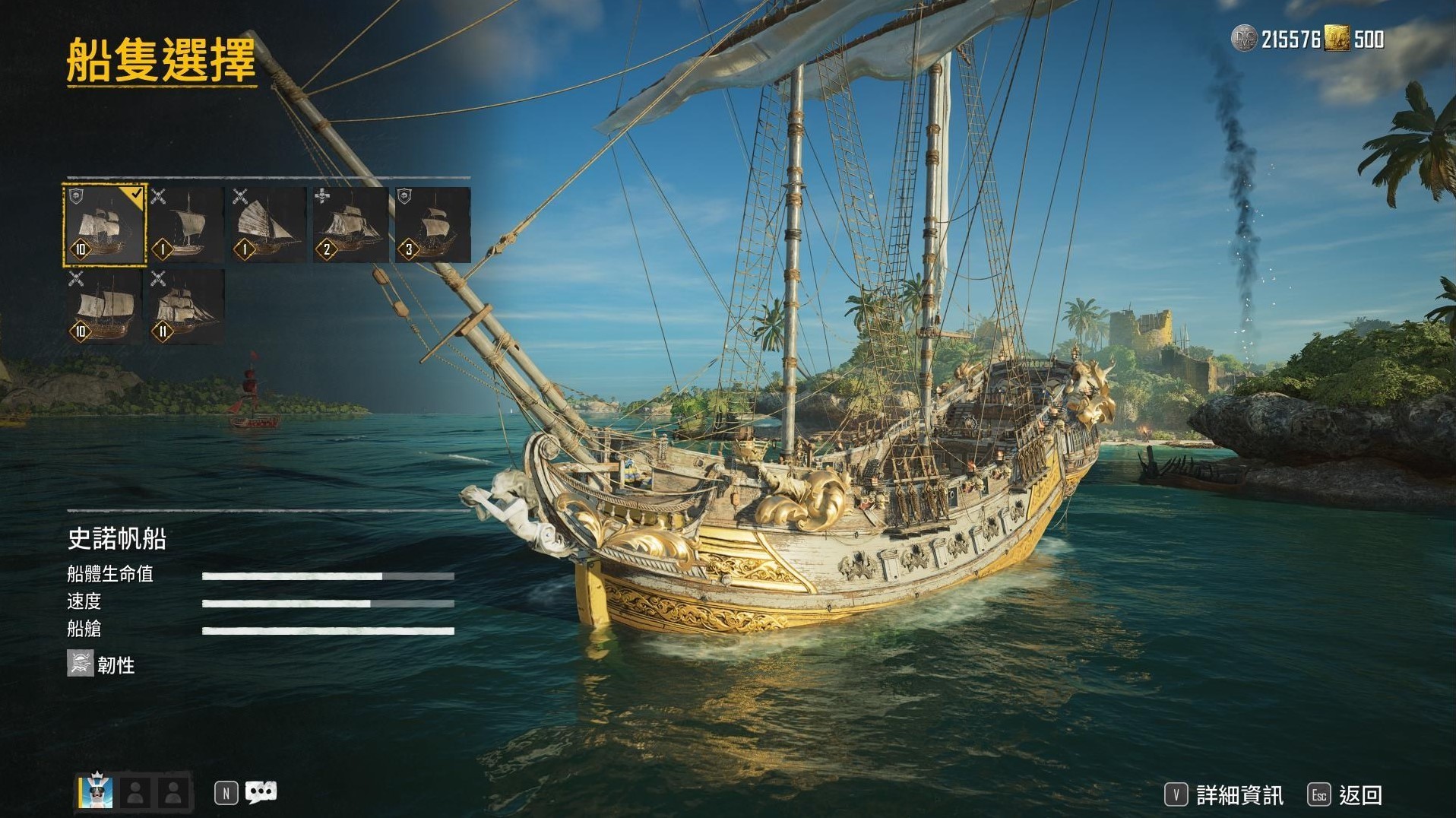Image resolution: width=1456 pixels, height=818 pixels.
Task: Click the 韌性 perk icon
Action: [x=80, y=664]
